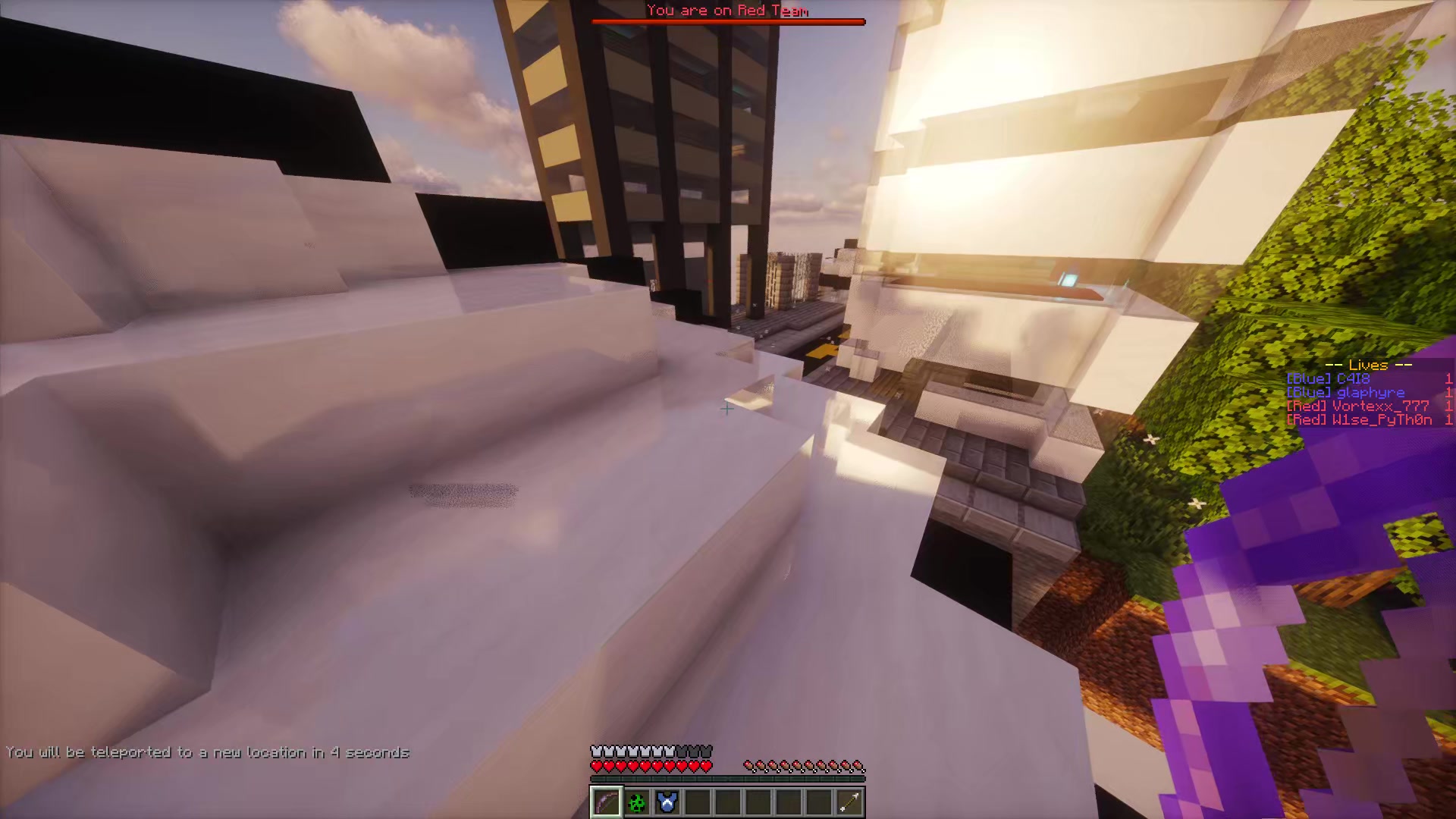Click the crosshair at screen center
Image resolution: width=1456 pixels, height=819 pixels.
727,409
